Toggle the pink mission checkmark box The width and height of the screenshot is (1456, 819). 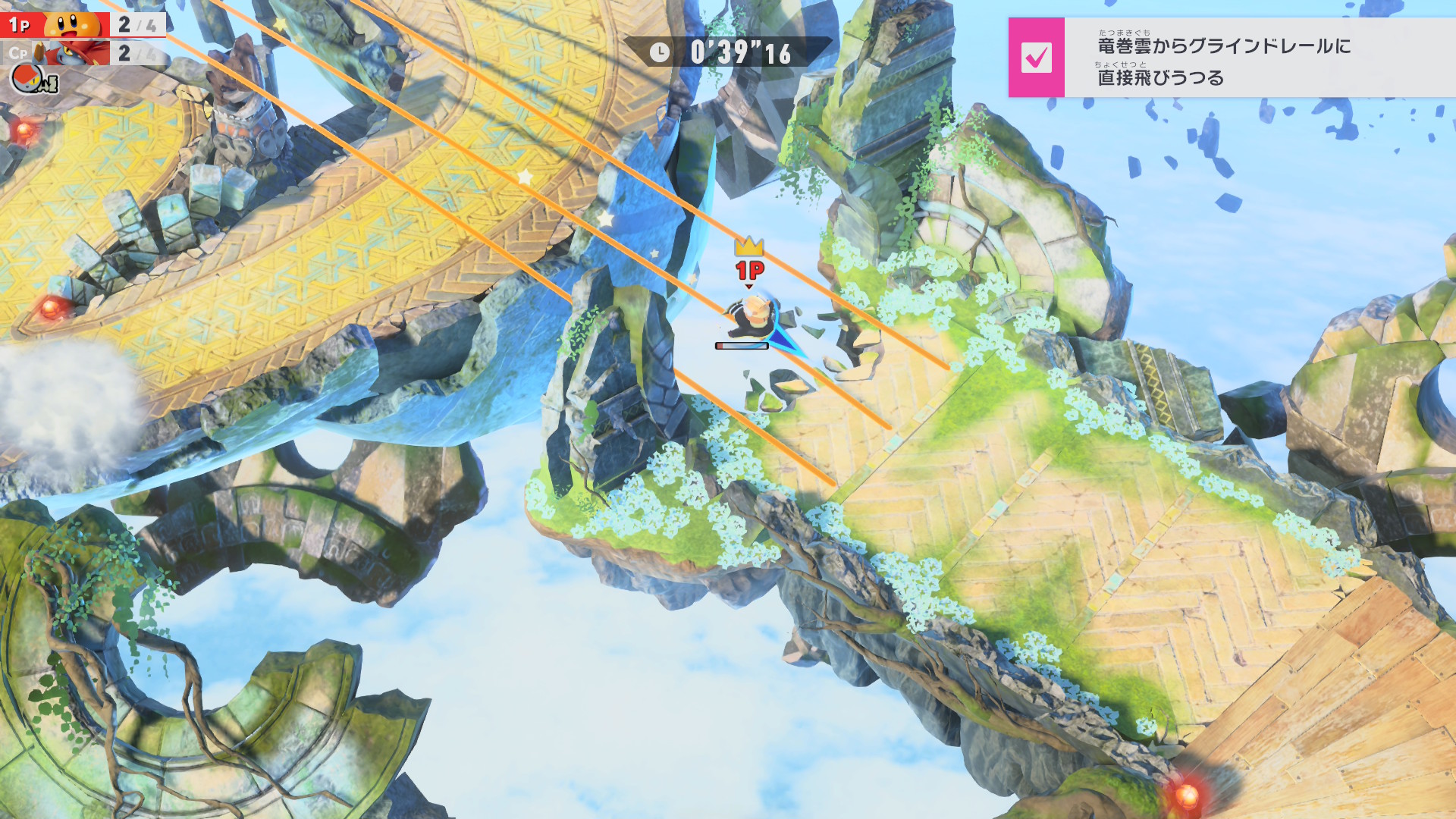click(x=1036, y=58)
